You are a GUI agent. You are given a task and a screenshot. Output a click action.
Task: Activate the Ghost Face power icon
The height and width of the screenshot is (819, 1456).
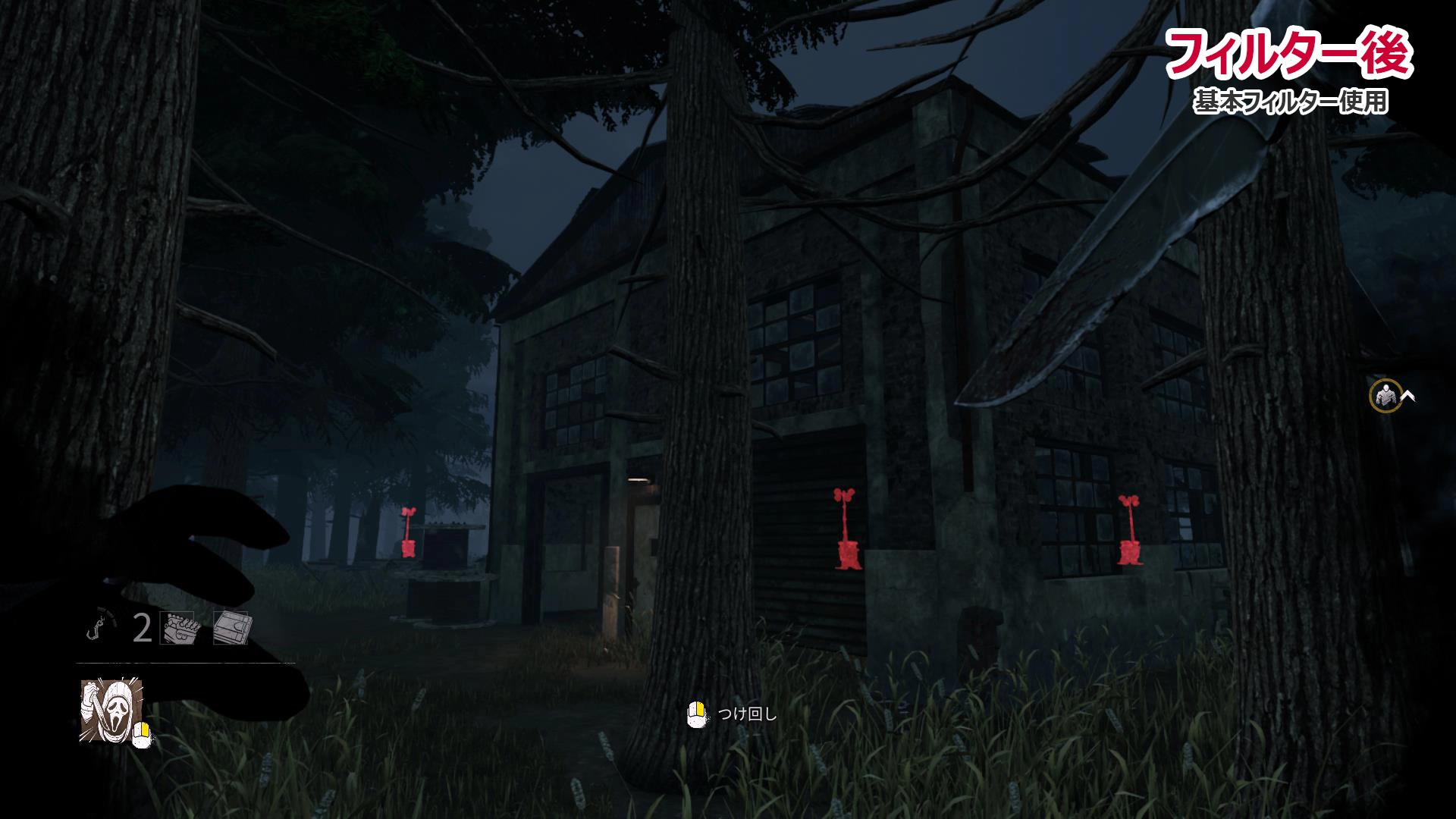[111, 711]
